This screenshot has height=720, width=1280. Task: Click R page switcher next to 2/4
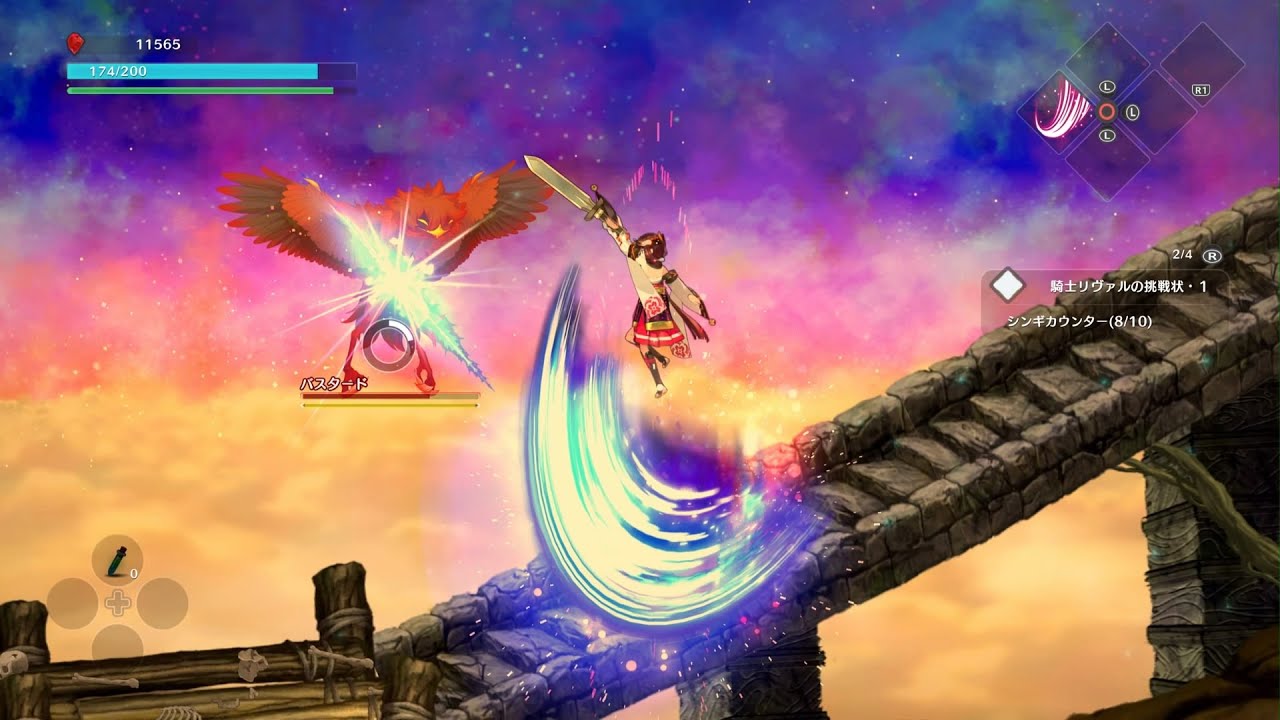coord(1211,256)
